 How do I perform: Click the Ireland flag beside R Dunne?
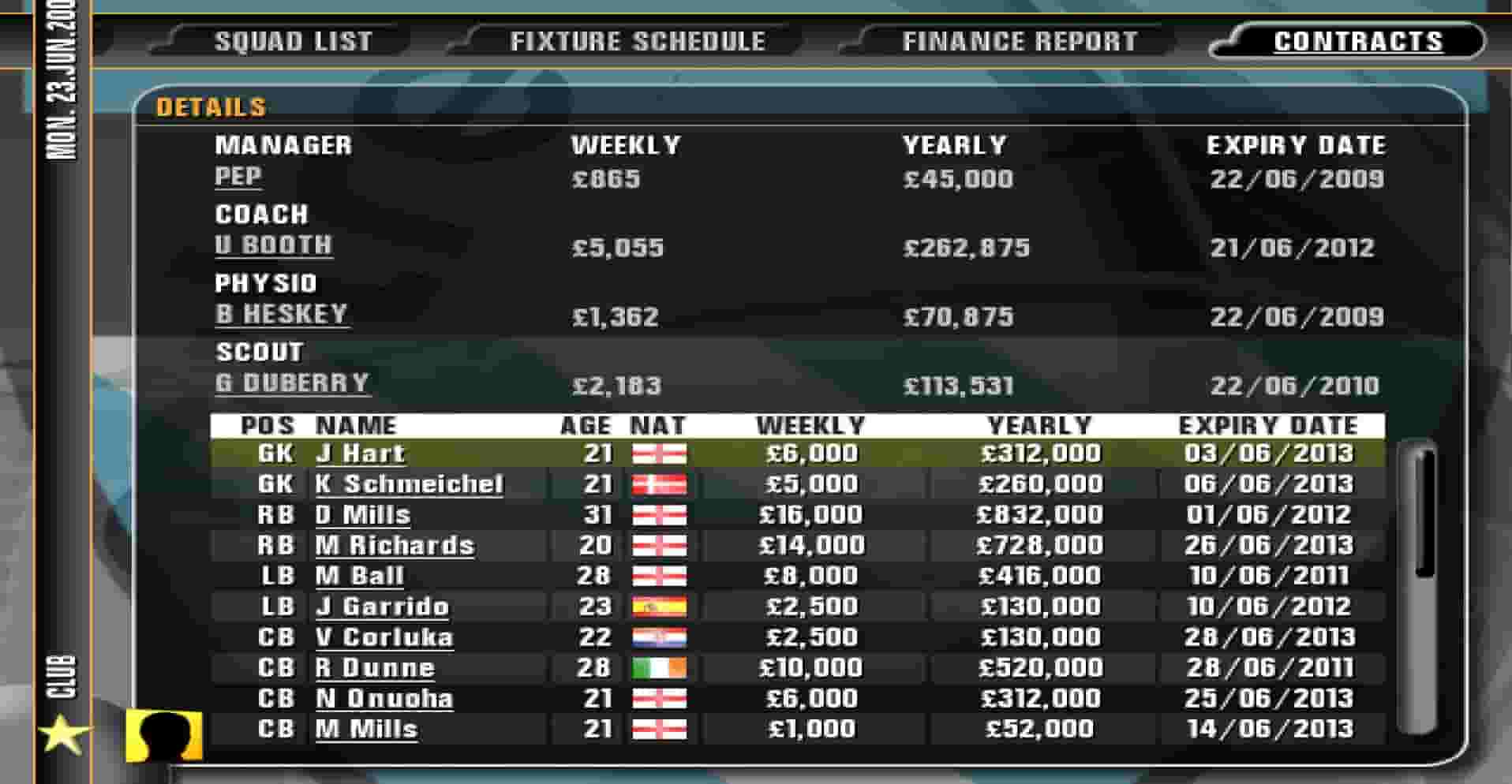(x=659, y=666)
